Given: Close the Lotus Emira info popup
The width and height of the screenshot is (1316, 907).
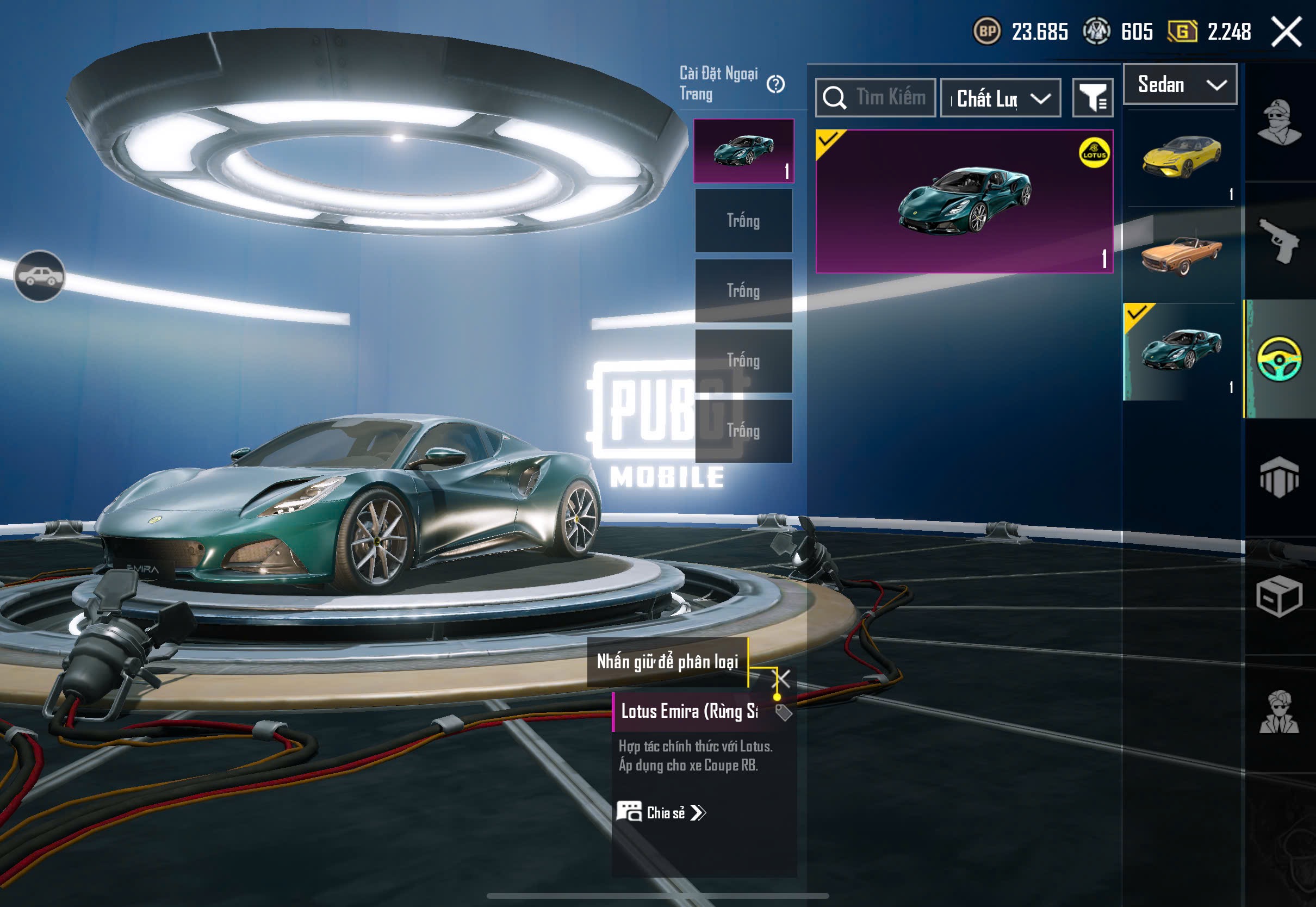Looking at the screenshot, I should (783, 678).
